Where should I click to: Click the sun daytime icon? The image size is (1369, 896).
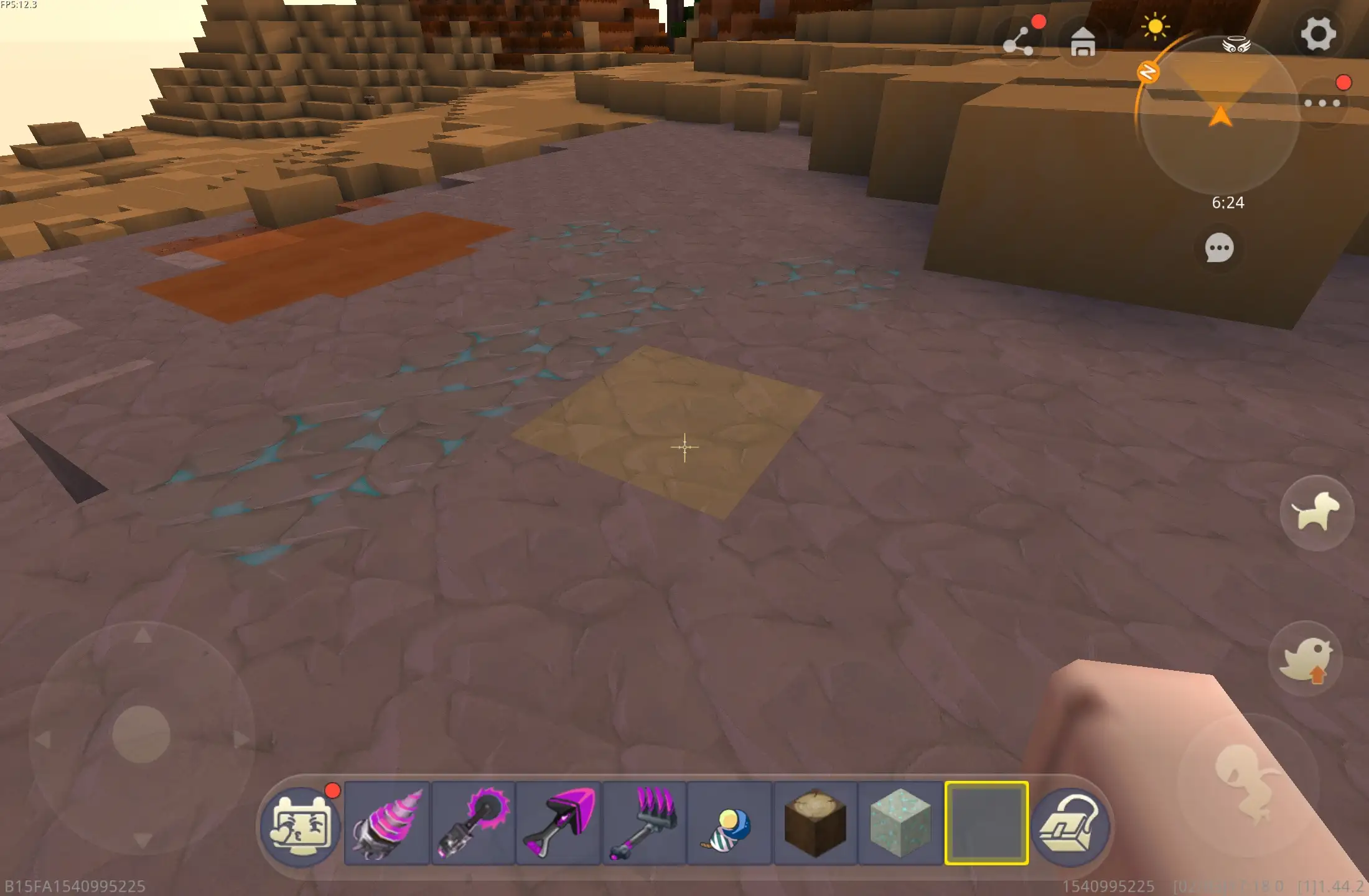(1155, 27)
